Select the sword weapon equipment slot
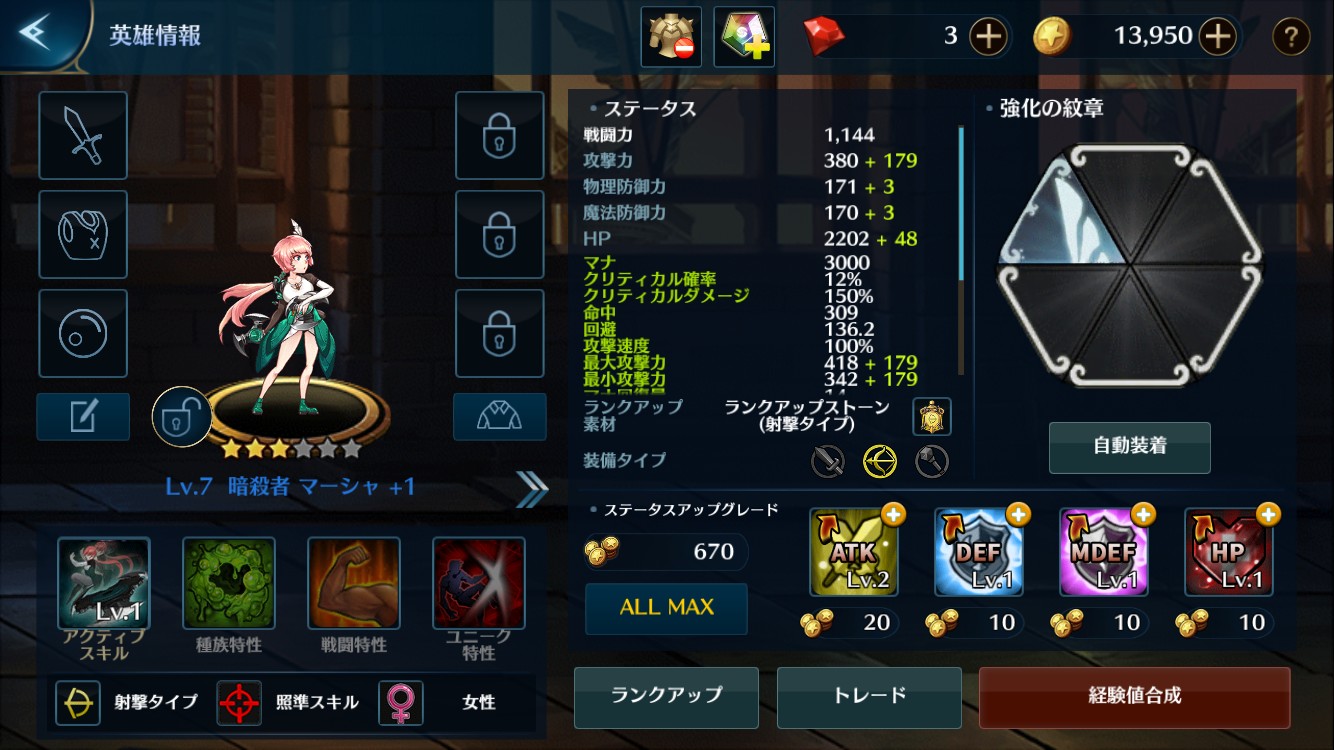 pyautogui.click(x=83, y=136)
